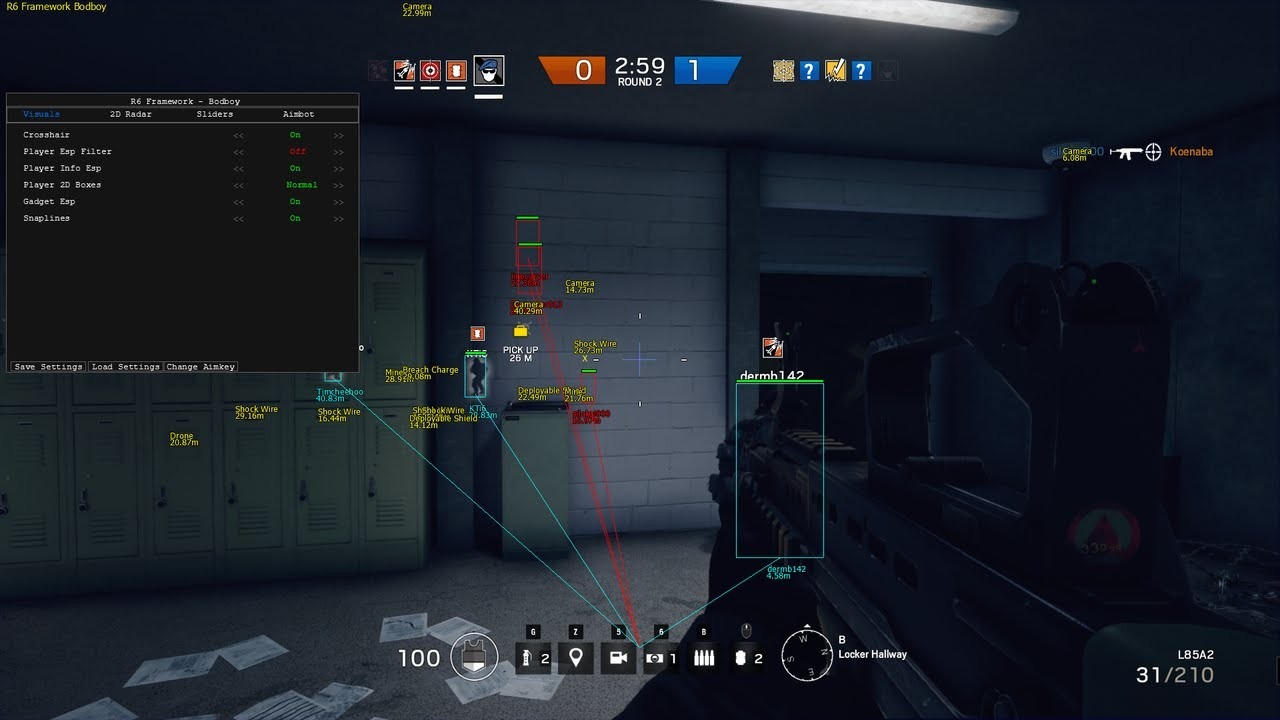The image size is (1280, 720).
Task: Click the Change Aimkey button
Action: 200,366
